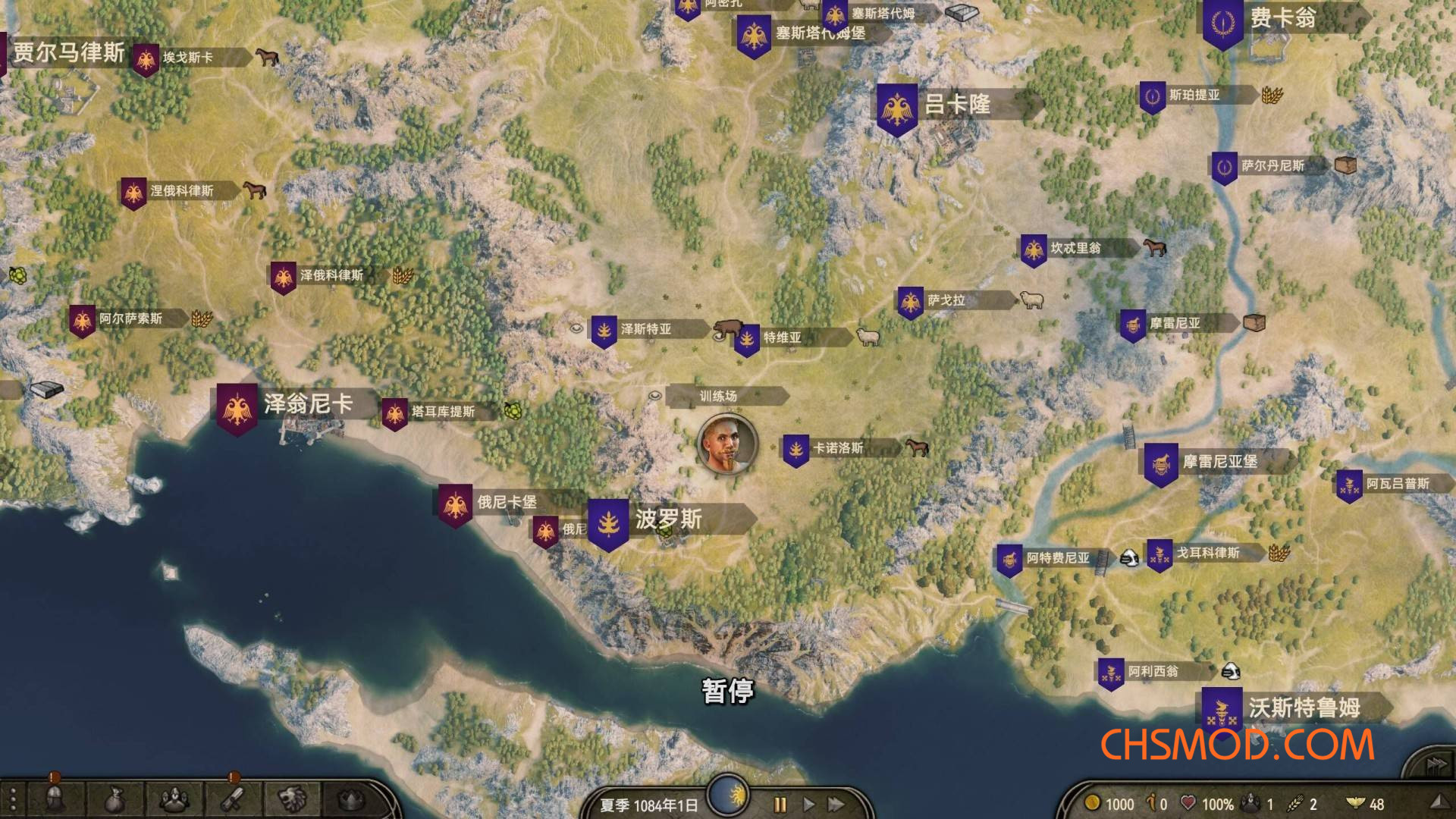Click the influence icon next to 0
This screenshot has width=1456, height=819.
1151,802
